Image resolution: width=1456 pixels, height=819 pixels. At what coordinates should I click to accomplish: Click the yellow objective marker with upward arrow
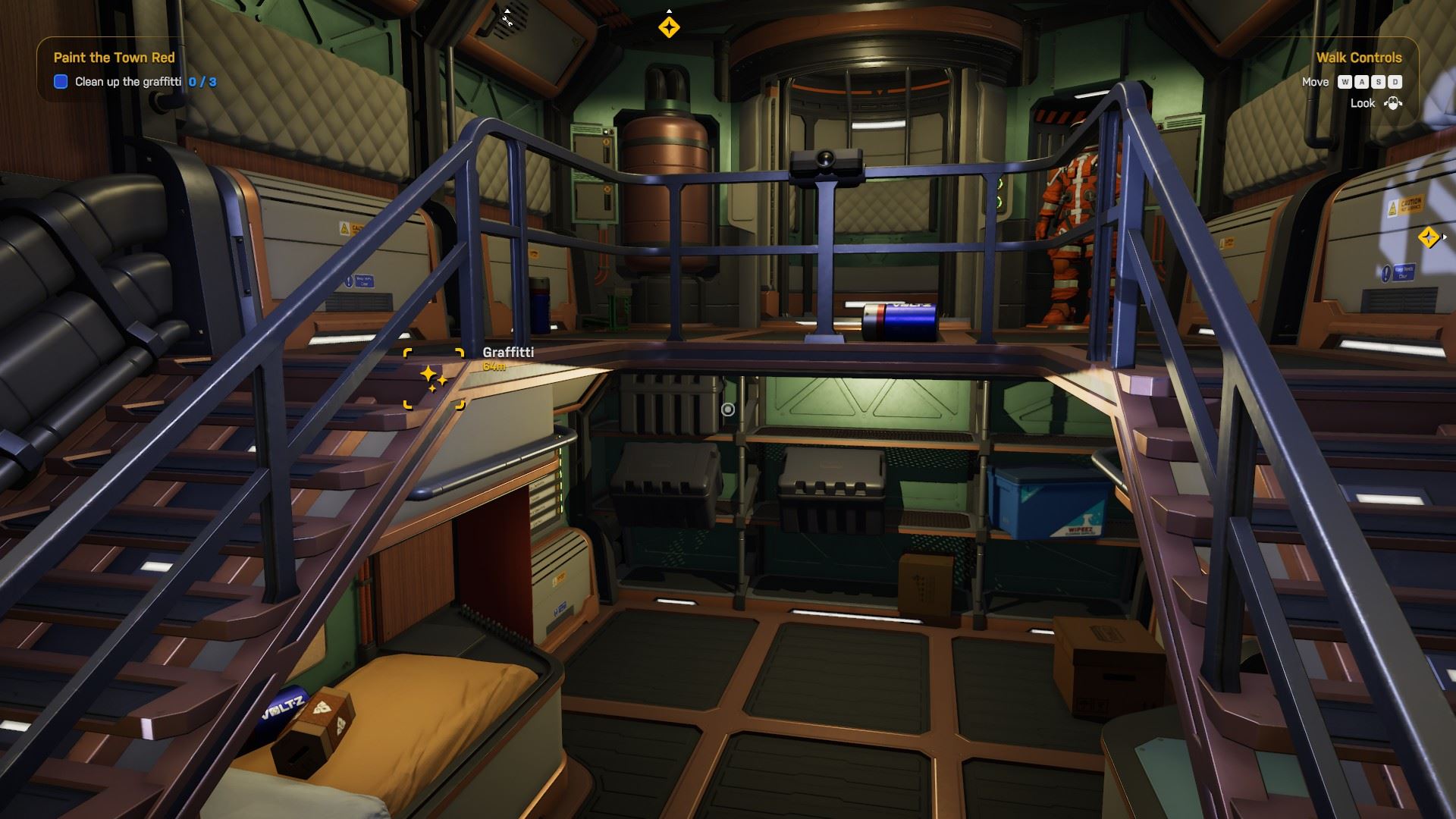tap(669, 27)
